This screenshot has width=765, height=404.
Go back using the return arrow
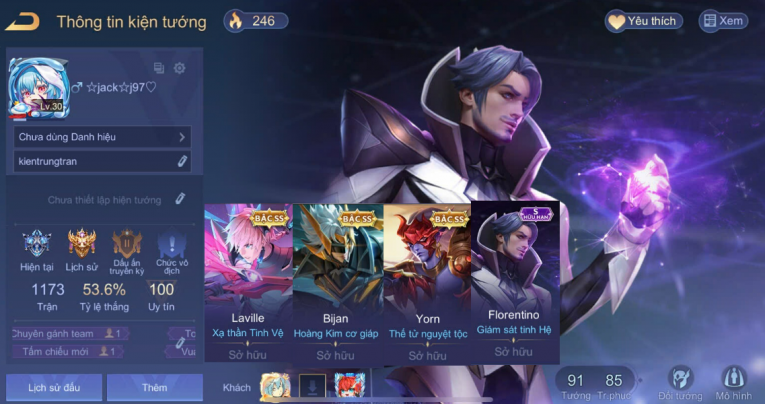[x=23, y=20]
